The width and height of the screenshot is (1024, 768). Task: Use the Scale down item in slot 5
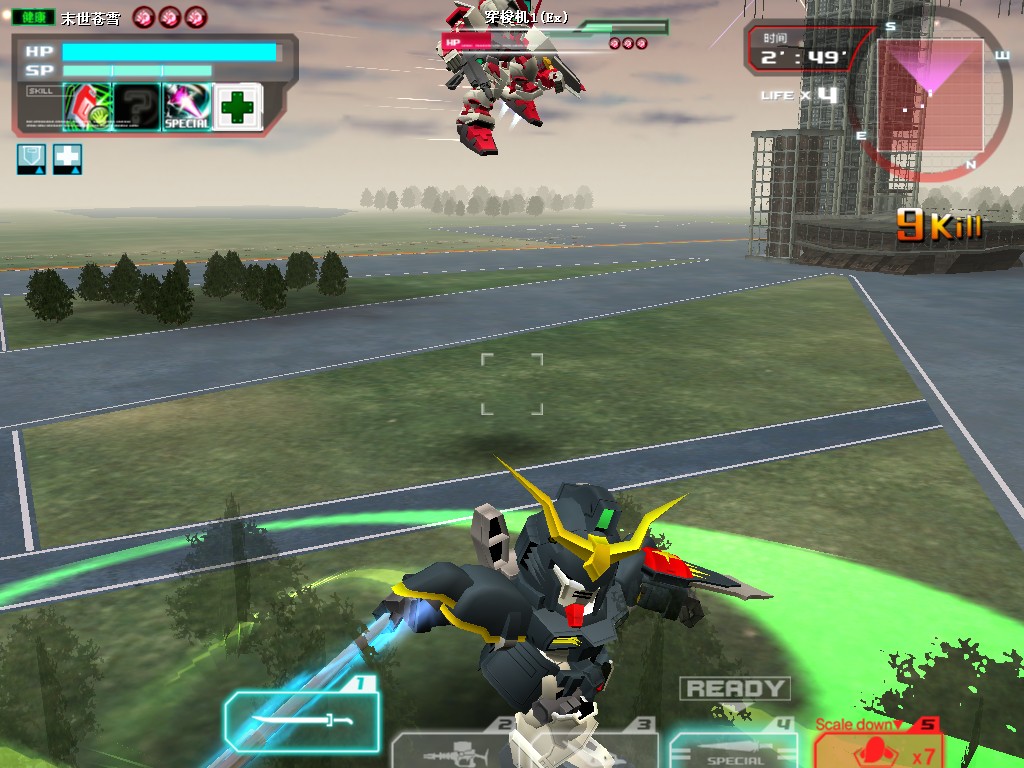pos(877,747)
